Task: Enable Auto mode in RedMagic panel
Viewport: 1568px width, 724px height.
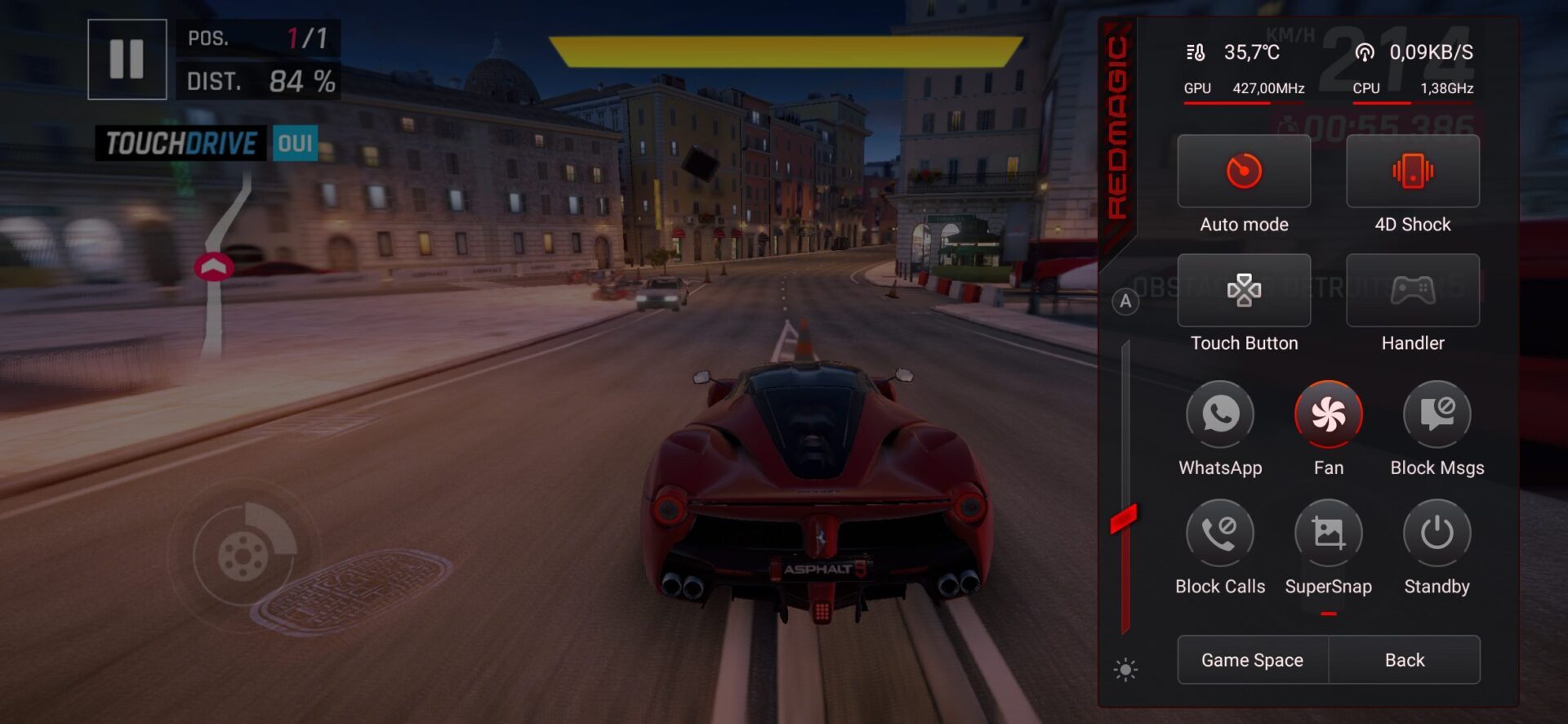Action: (x=1243, y=172)
